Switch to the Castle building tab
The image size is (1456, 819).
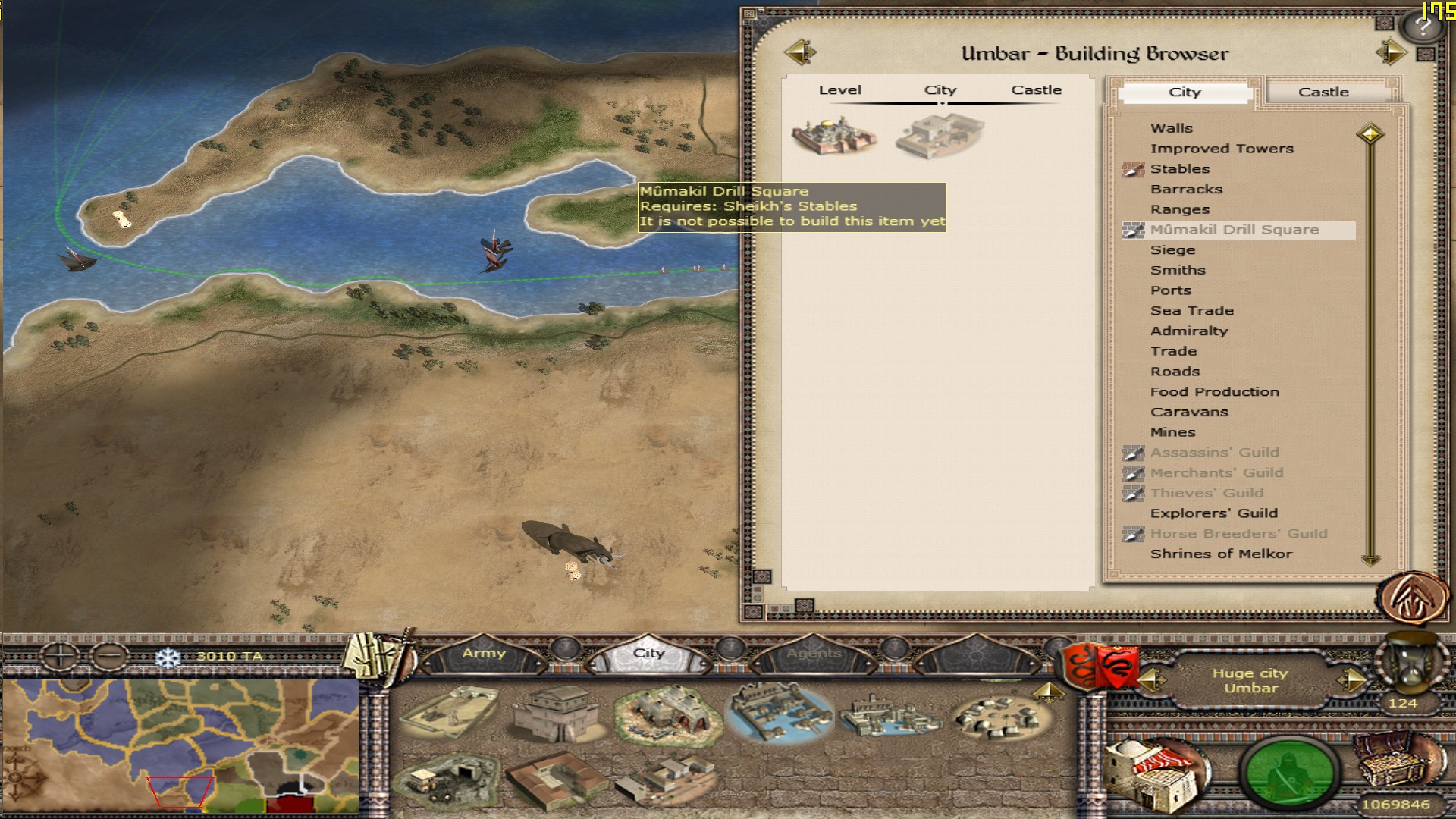(x=1323, y=93)
